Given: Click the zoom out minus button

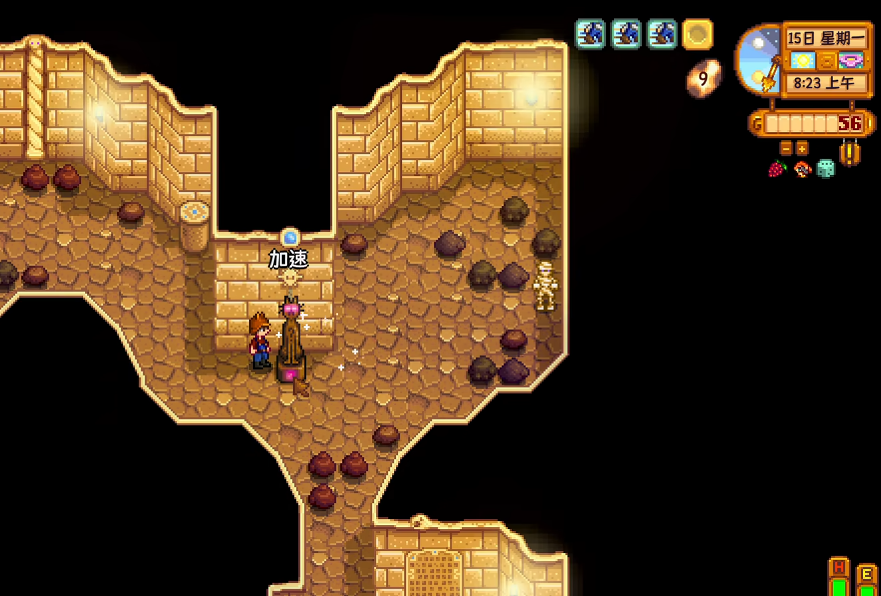Looking at the screenshot, I should click(786, 148).
